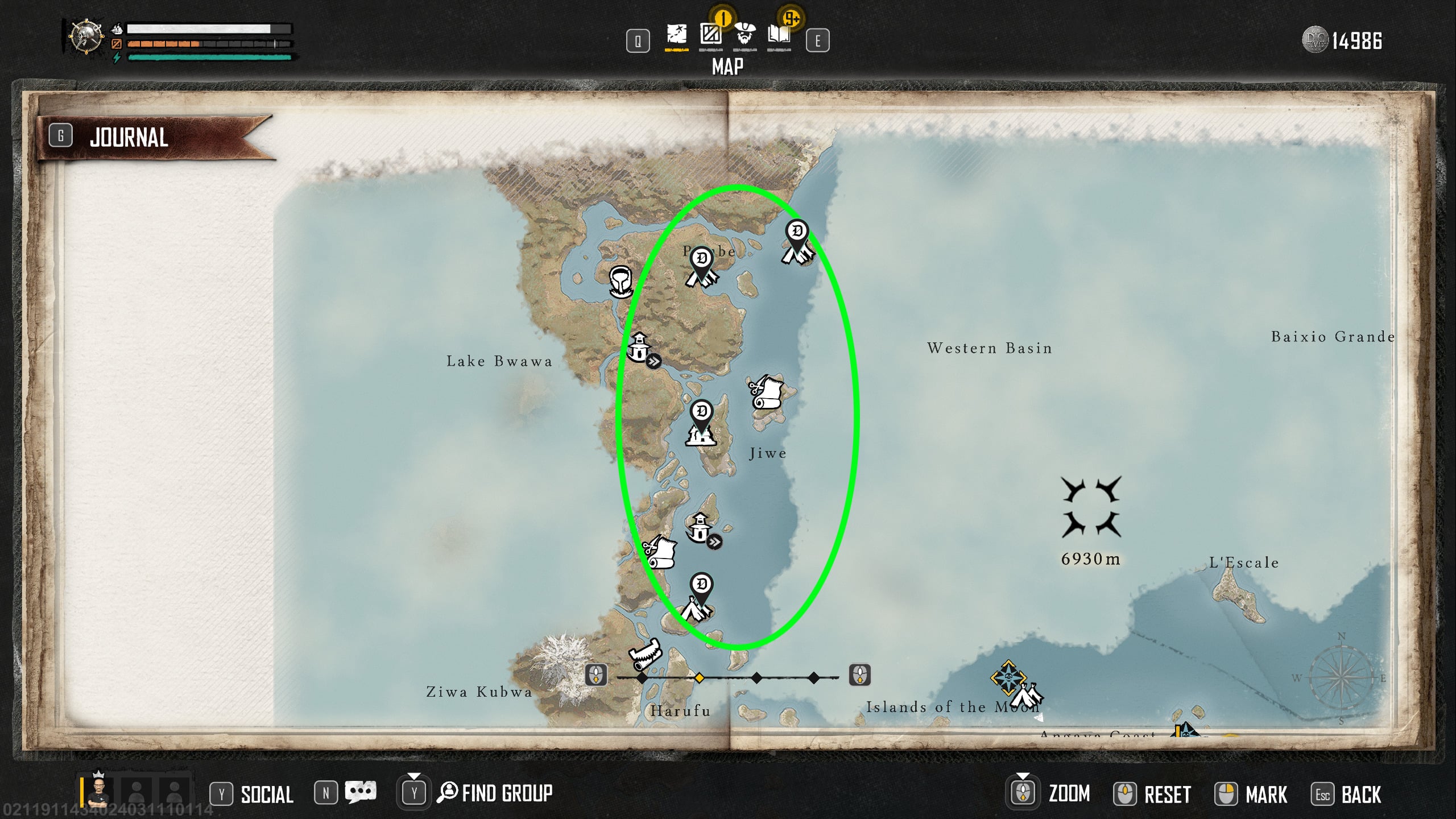Select the saw and log marker

point(646,655)
